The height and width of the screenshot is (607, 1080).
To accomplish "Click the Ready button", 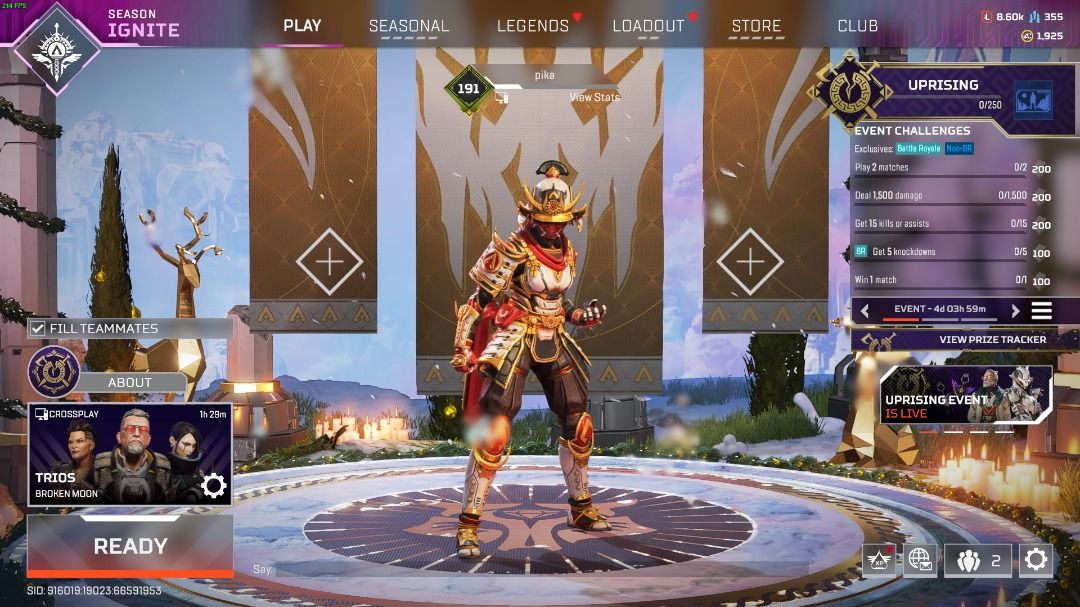I will pos(130,546).
